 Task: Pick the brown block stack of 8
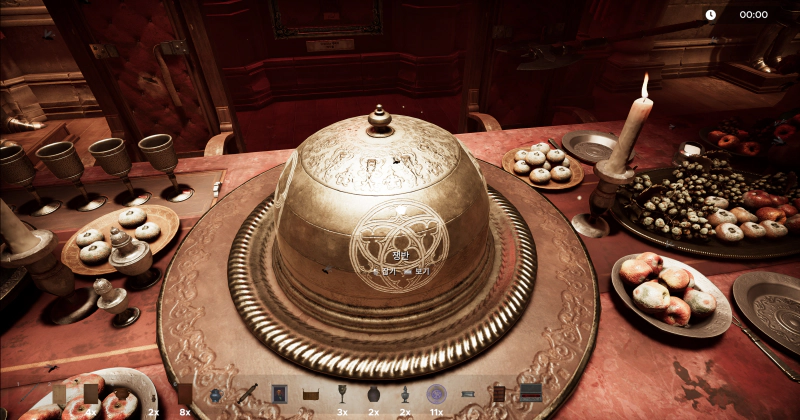[185, 394]
